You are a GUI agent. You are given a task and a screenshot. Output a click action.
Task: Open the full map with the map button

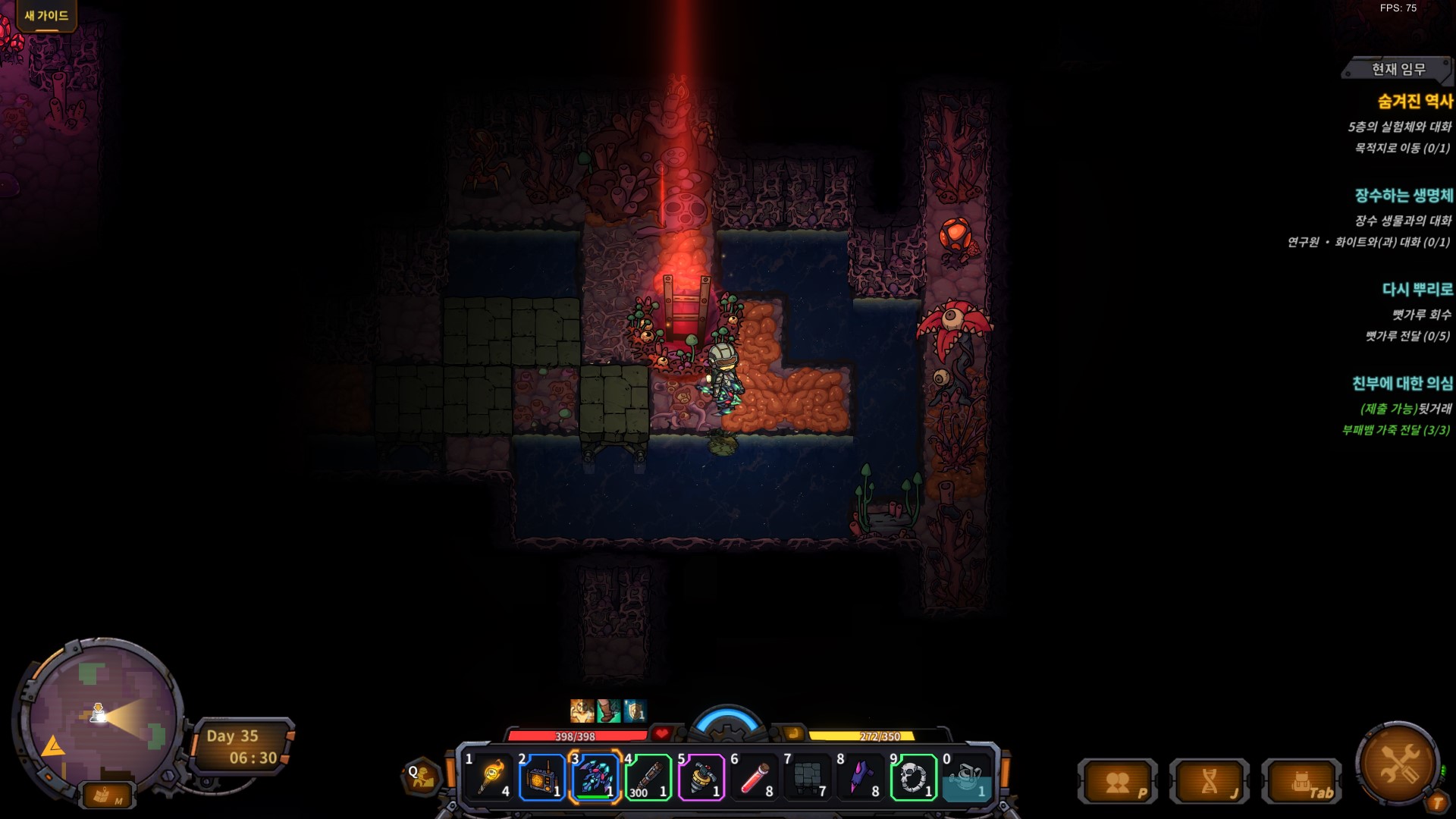point(105,795)
